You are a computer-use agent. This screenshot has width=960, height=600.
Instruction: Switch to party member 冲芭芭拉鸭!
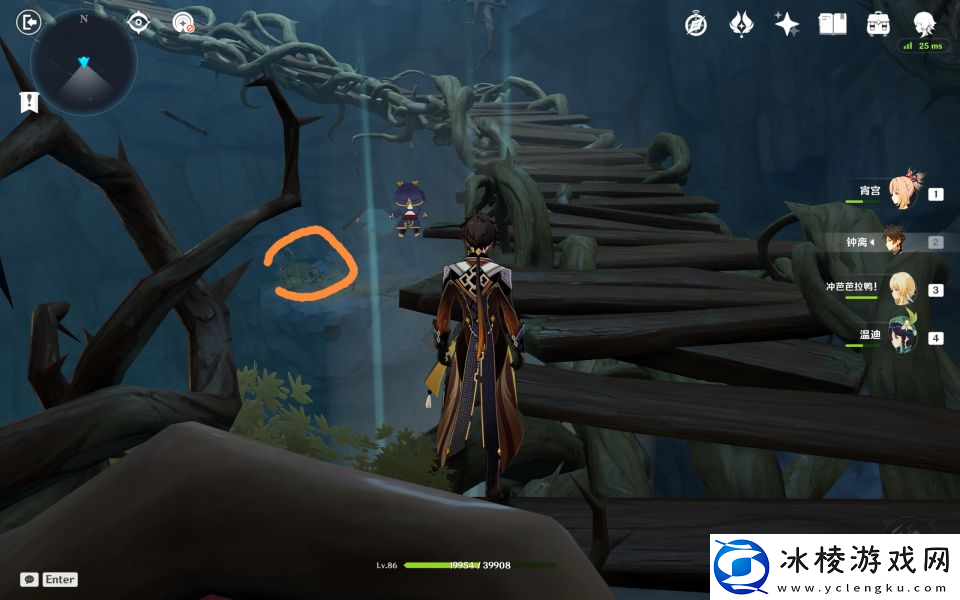[902, 288]
